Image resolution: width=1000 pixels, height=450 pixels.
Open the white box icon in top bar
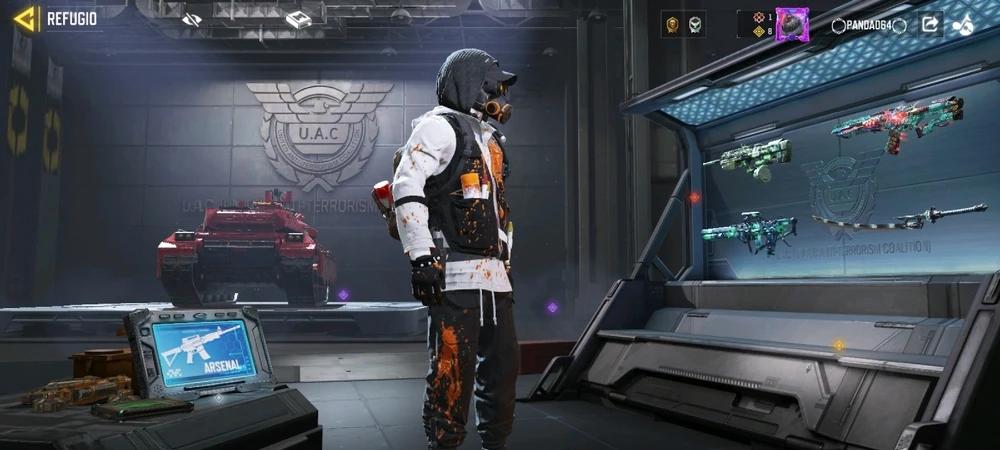(x=298, y=19)
